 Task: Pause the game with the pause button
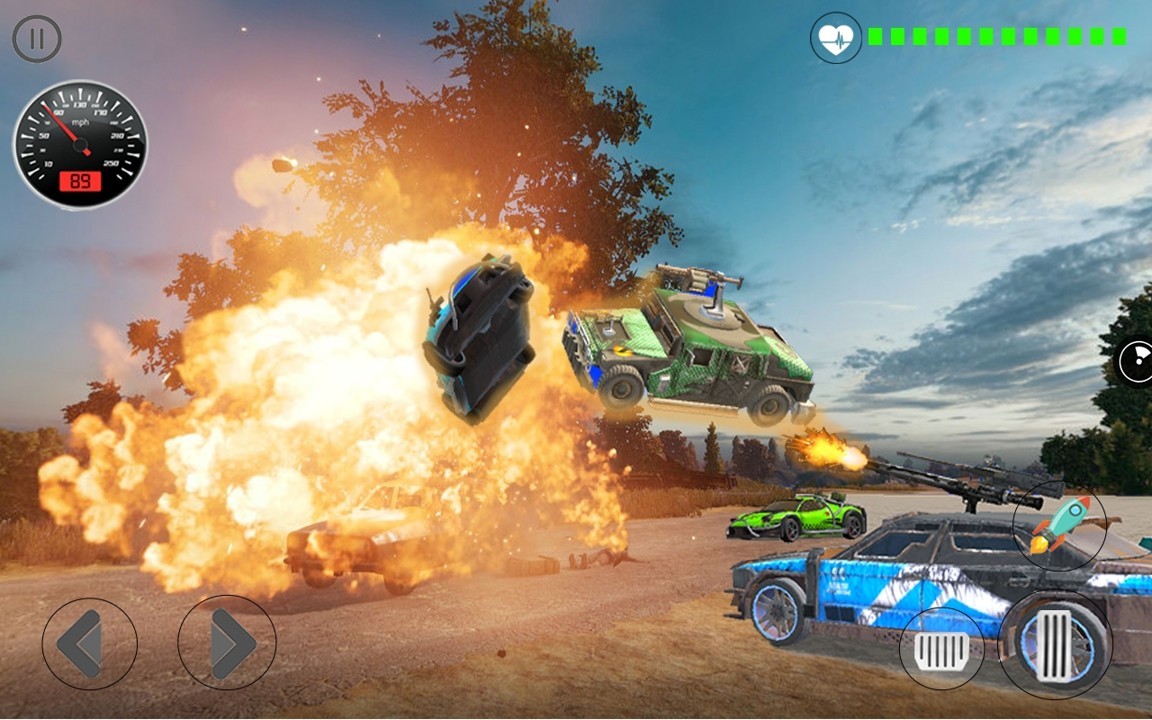click(x=37, y=40)
